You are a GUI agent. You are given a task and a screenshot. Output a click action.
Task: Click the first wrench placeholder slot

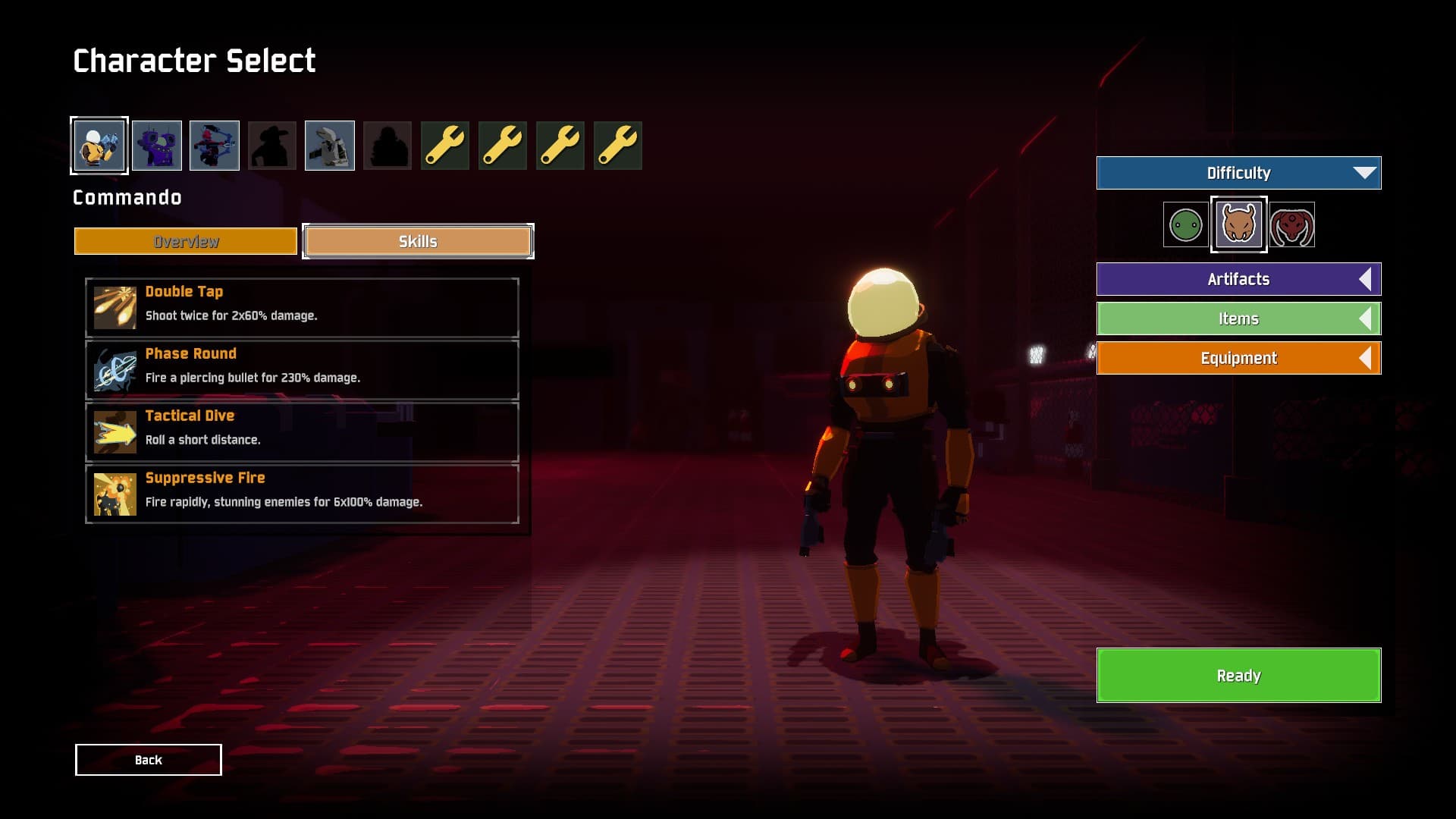[x=445, y=145]
